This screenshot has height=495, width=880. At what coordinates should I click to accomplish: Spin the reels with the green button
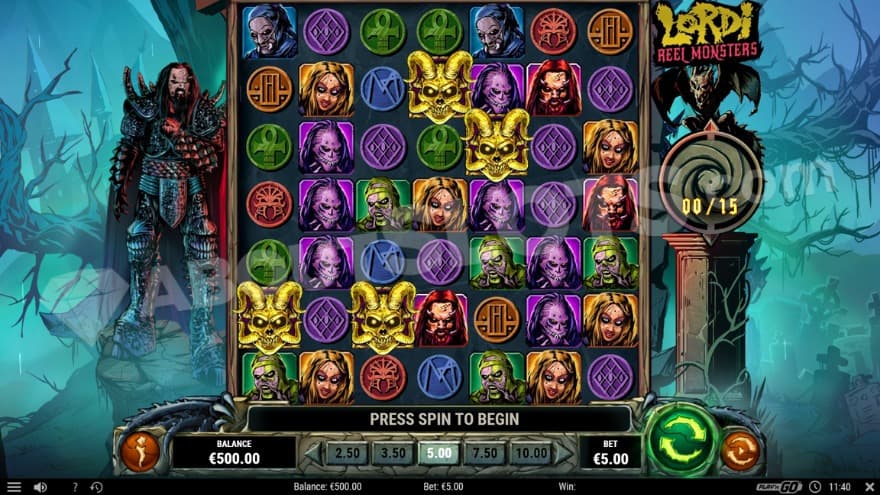[x=682, y=438]
